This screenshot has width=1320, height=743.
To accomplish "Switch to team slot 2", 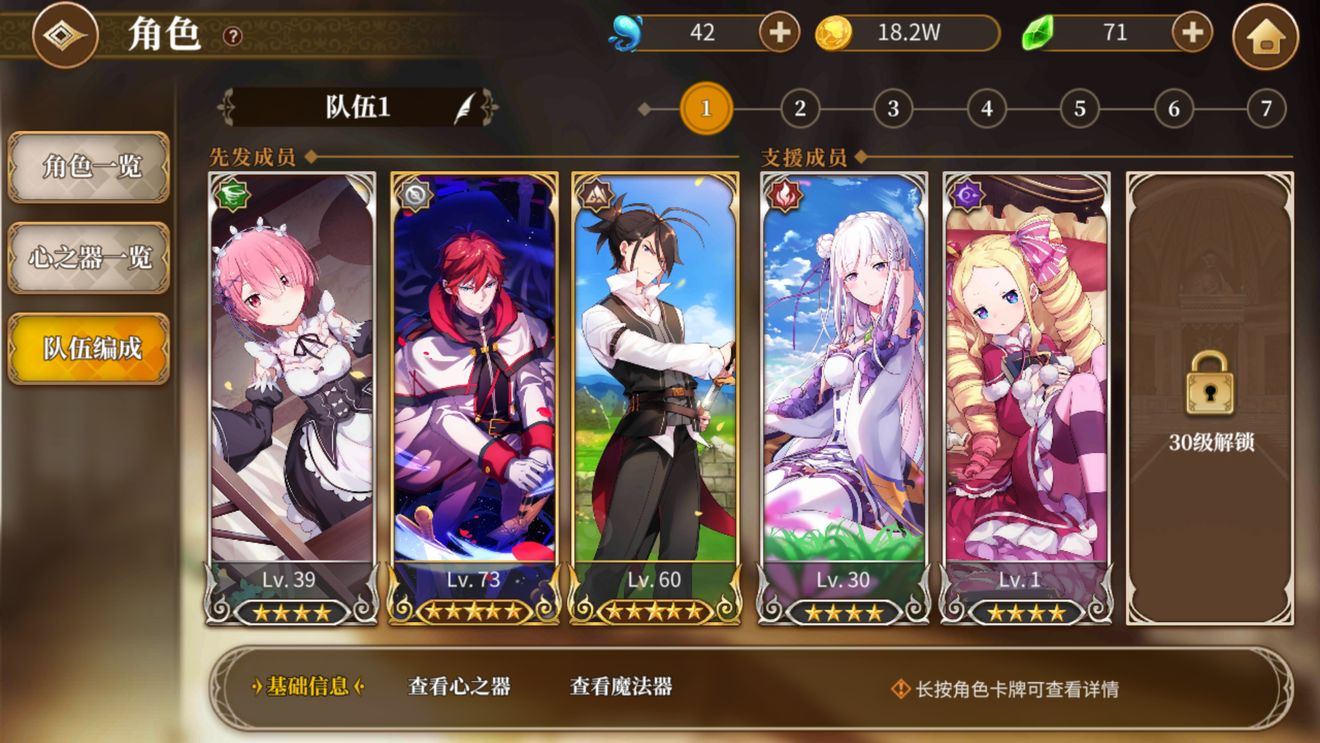I will tap(800, 109).
